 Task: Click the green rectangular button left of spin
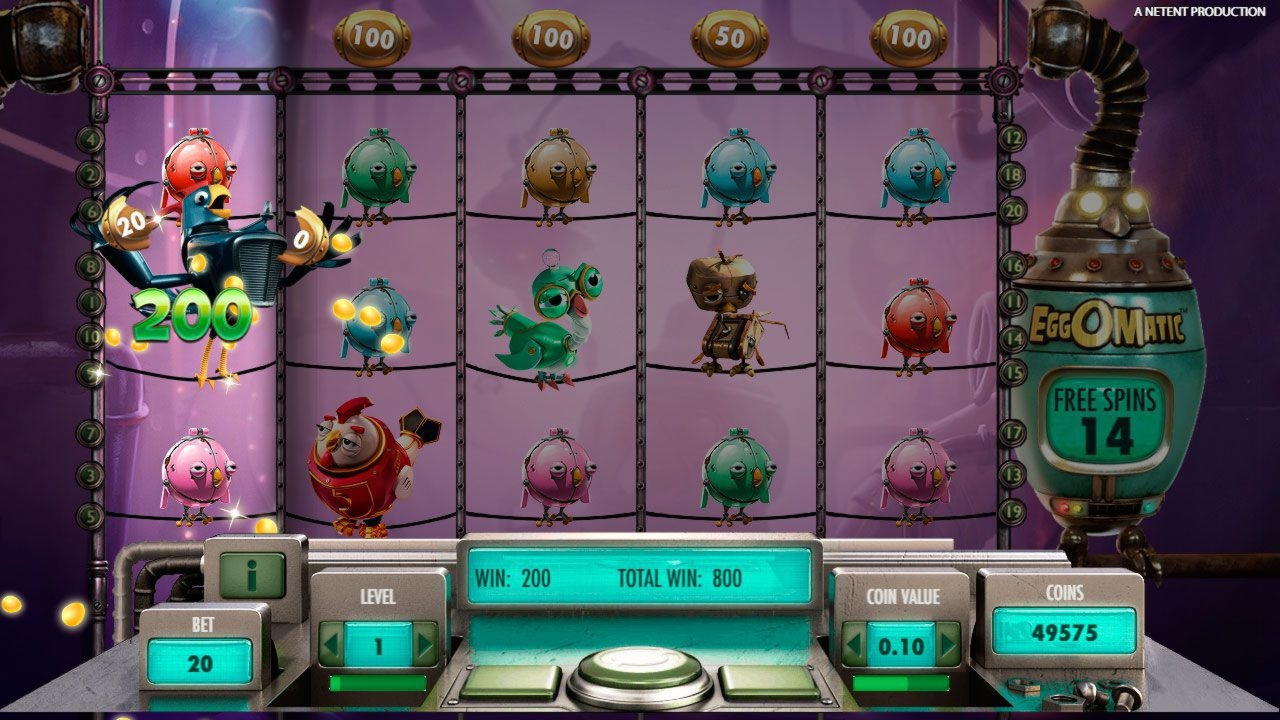coord(510,682)
